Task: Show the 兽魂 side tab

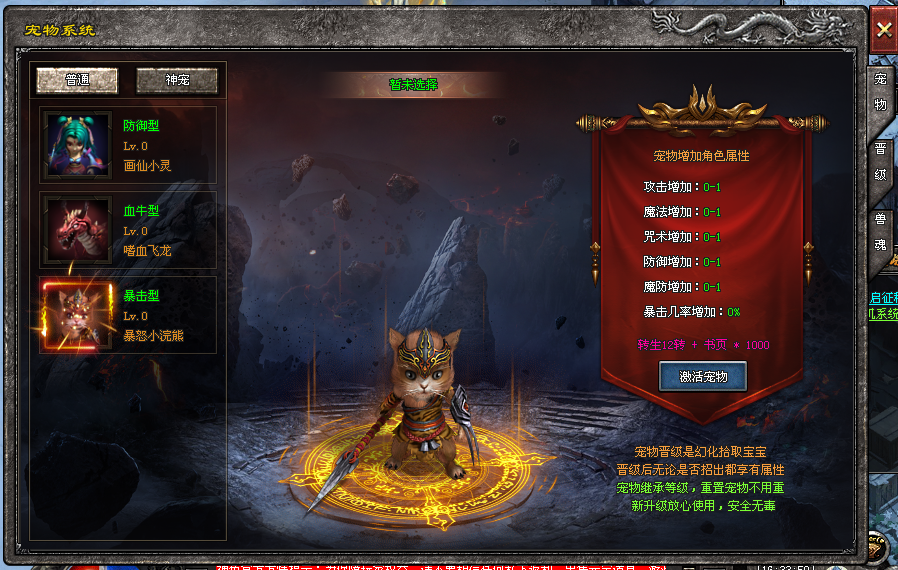Action: (881, 231)
